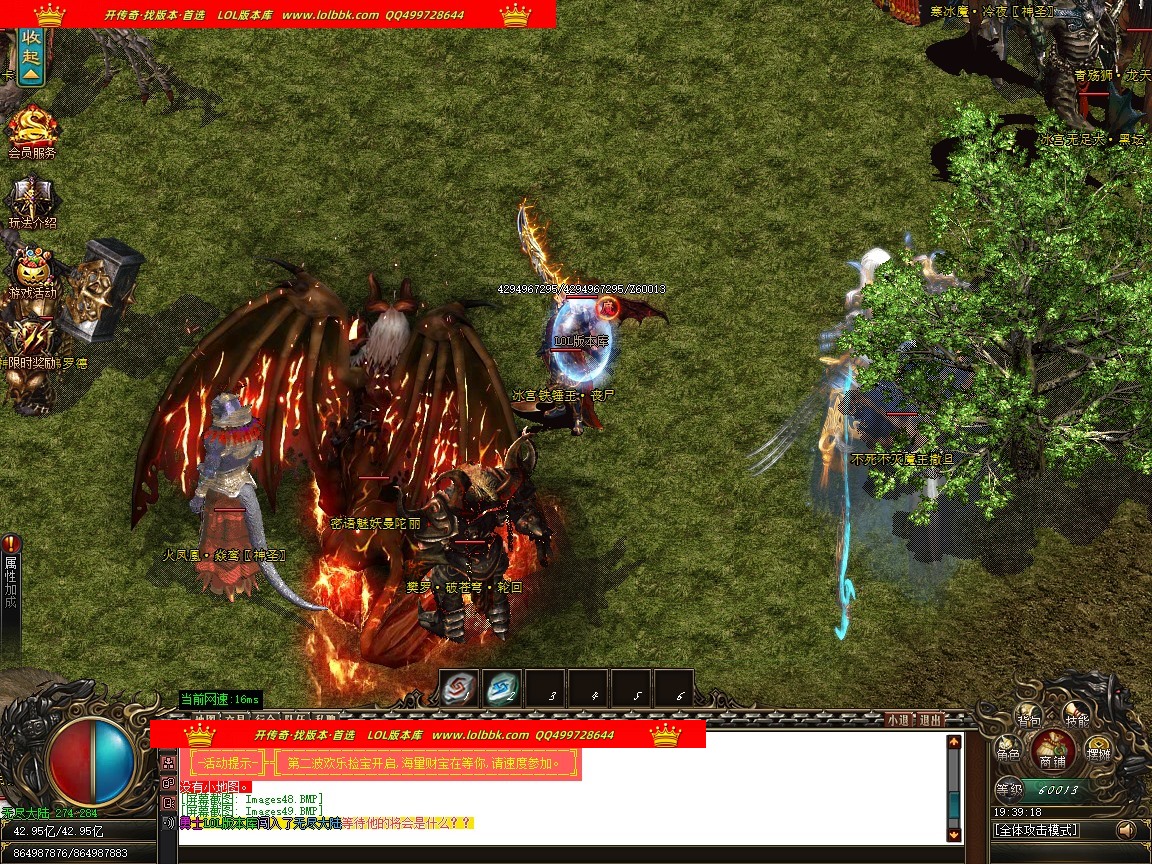Image resolution: width=1152 pixels, height=864 pixels.
Task: Toggle sound with the speaker icon
Action: (x=1127, y=830)
